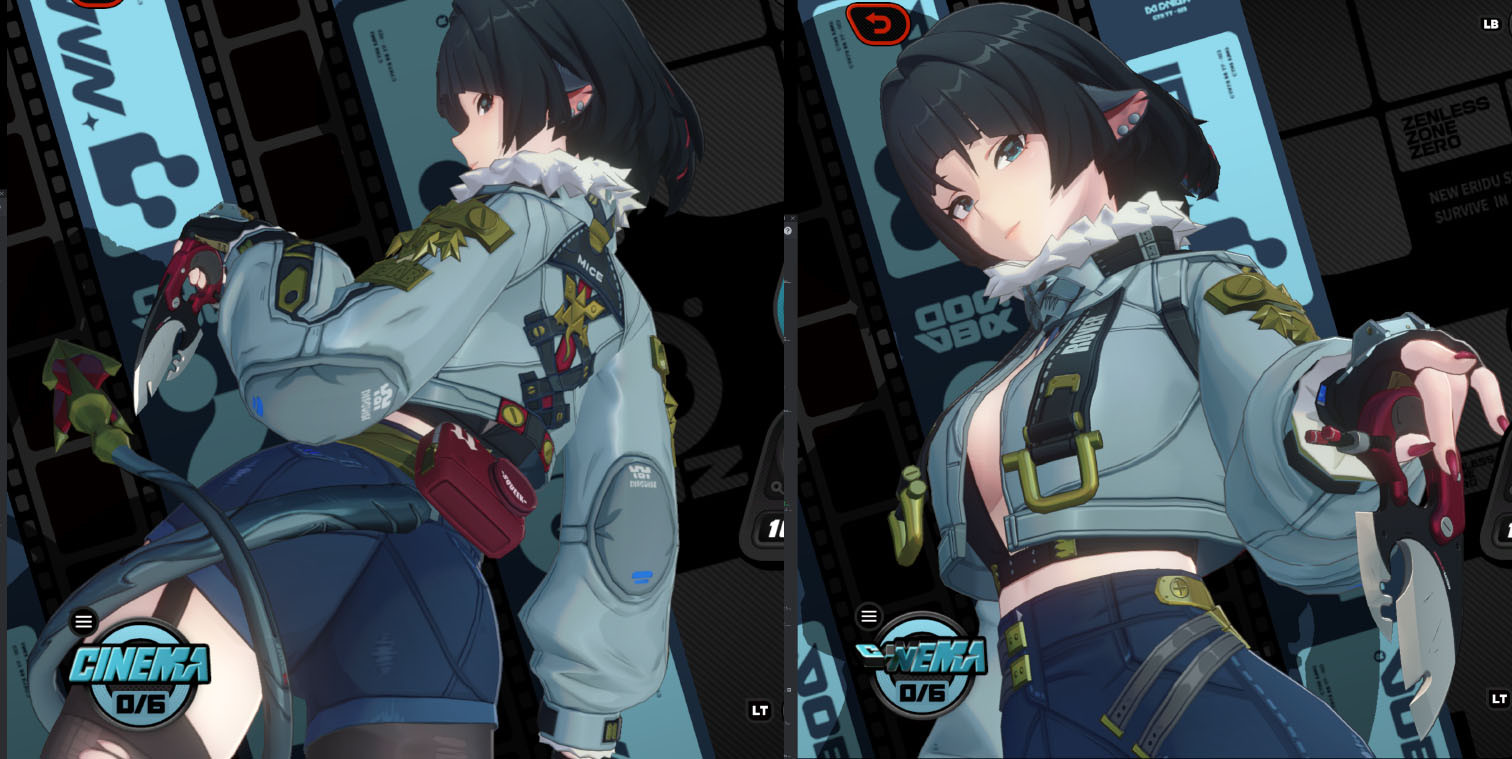This screenshot has width=1512, height=759.
Task: Open the hamburger menu icon on the right panel
Action: (x=868, y=618)
